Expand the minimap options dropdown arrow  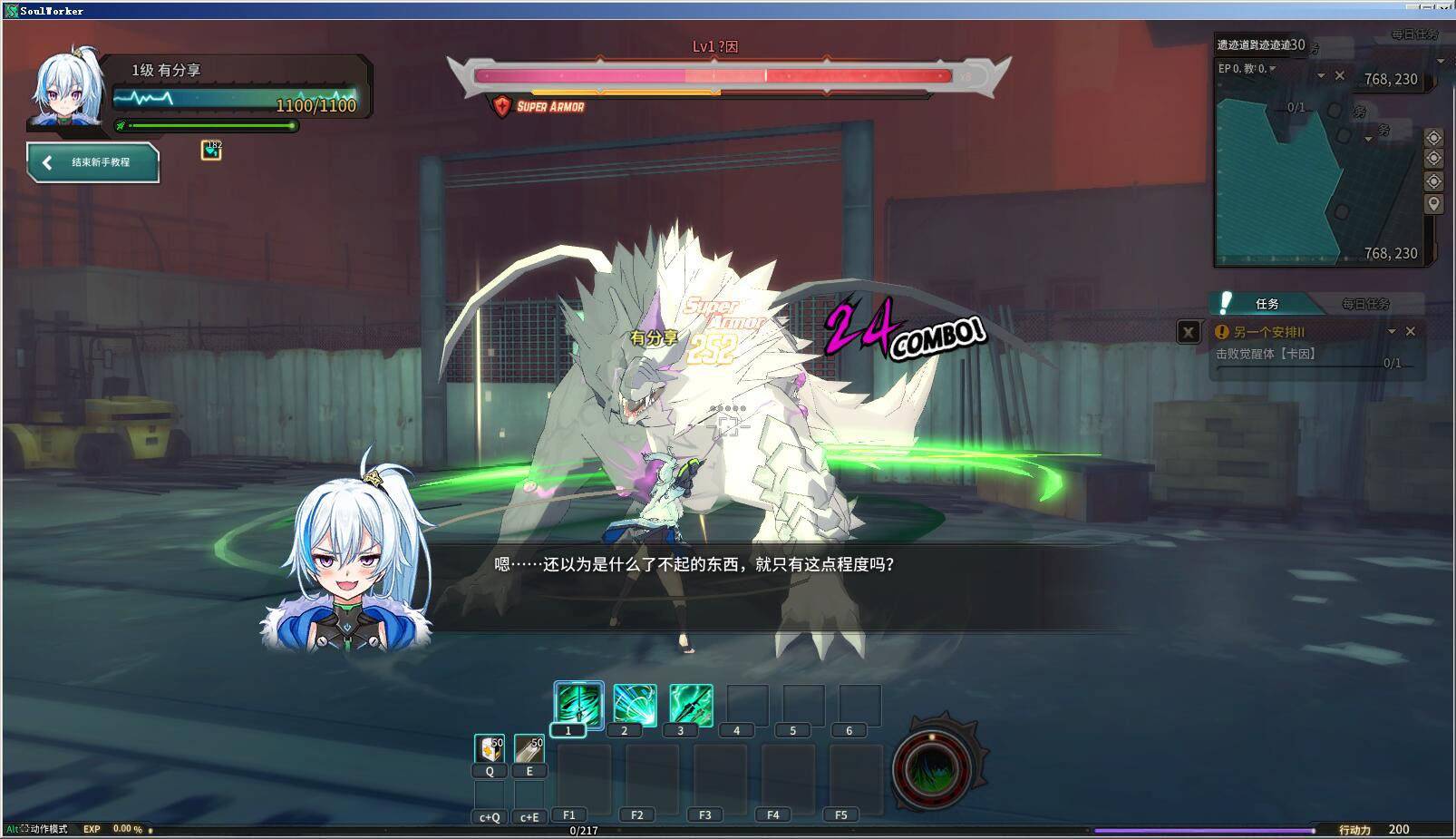click(1321, 75)
